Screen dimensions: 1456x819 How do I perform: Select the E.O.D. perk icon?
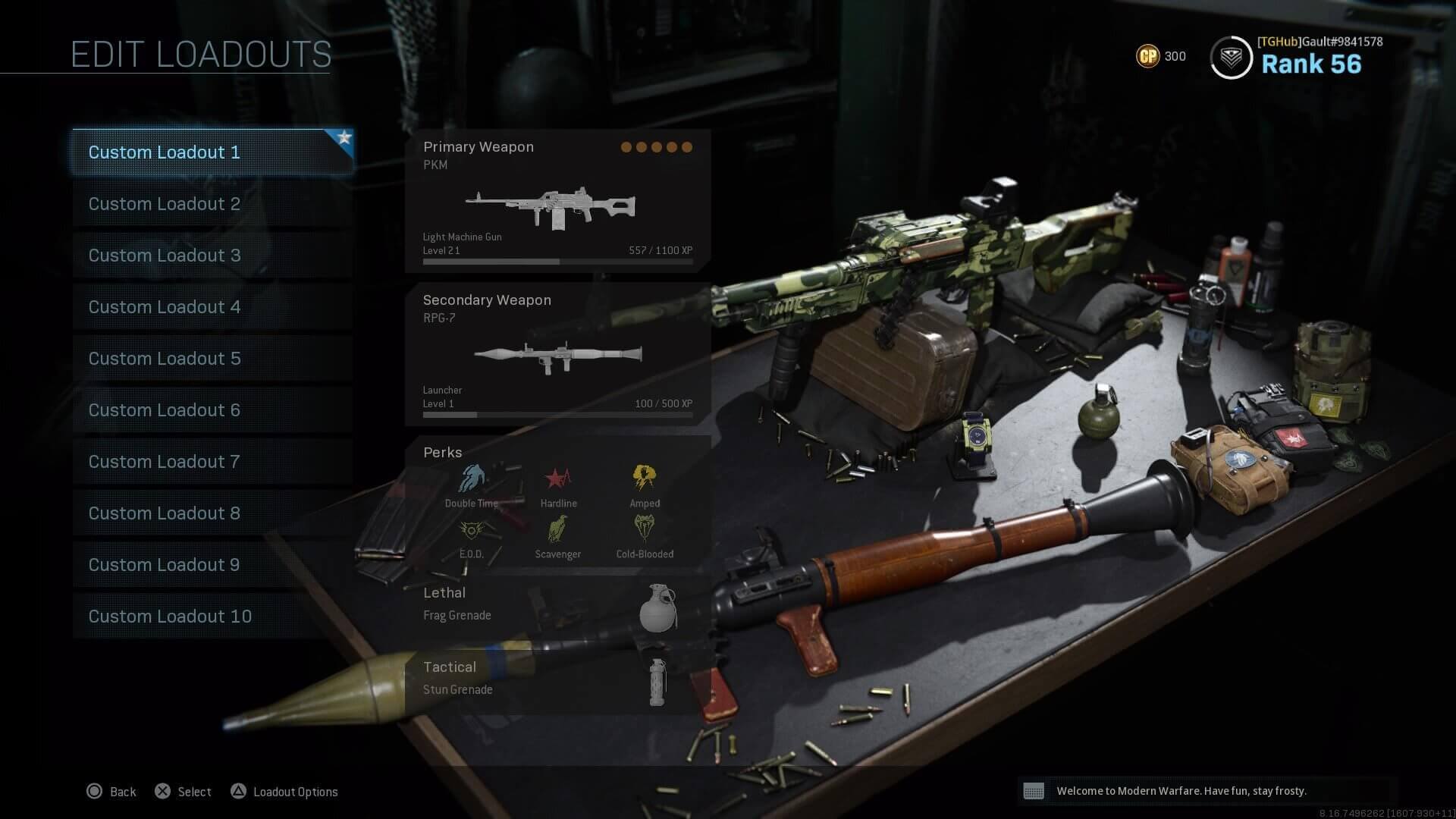(x=472, y=531)
